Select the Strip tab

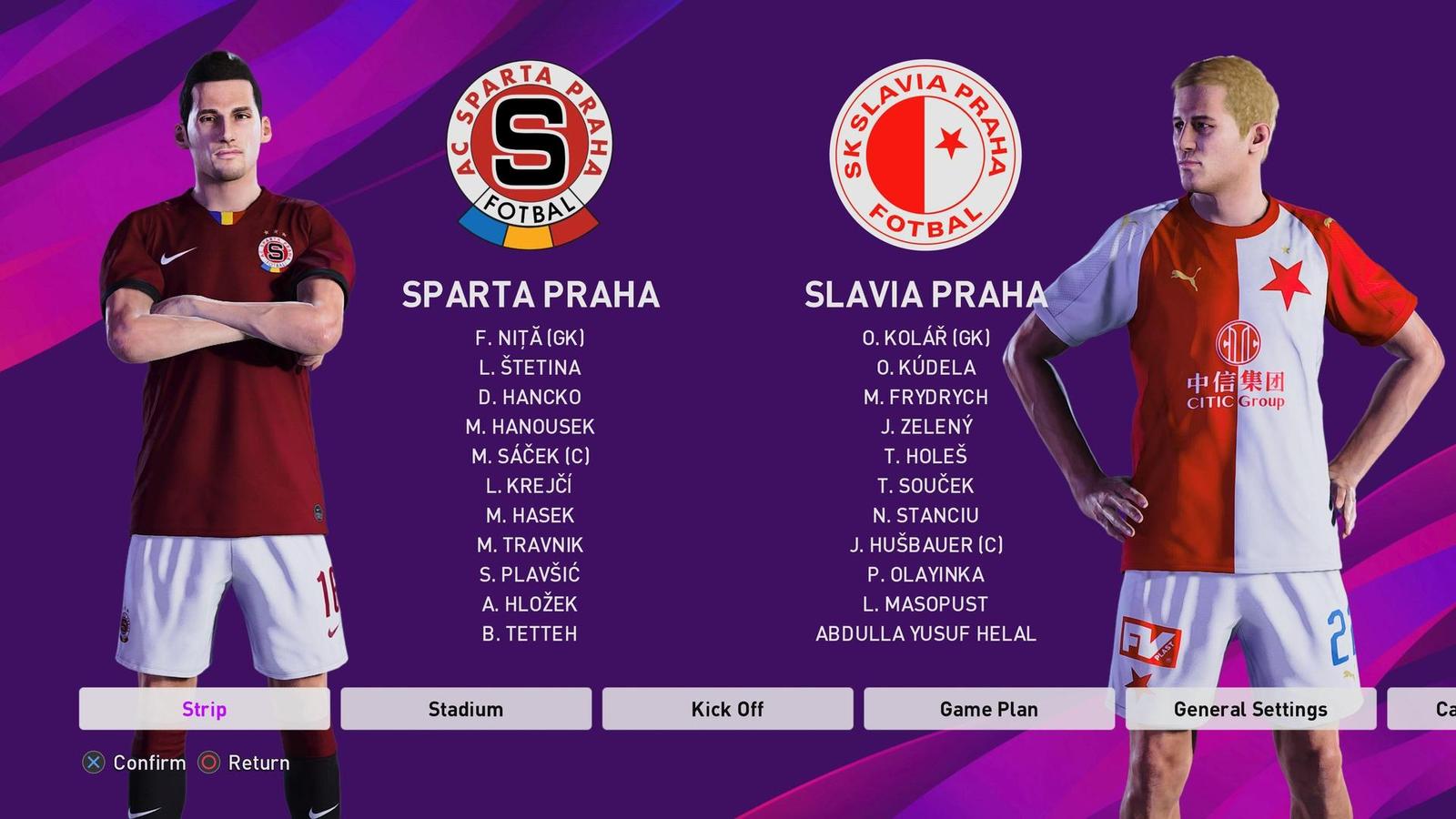click(205, 709)
